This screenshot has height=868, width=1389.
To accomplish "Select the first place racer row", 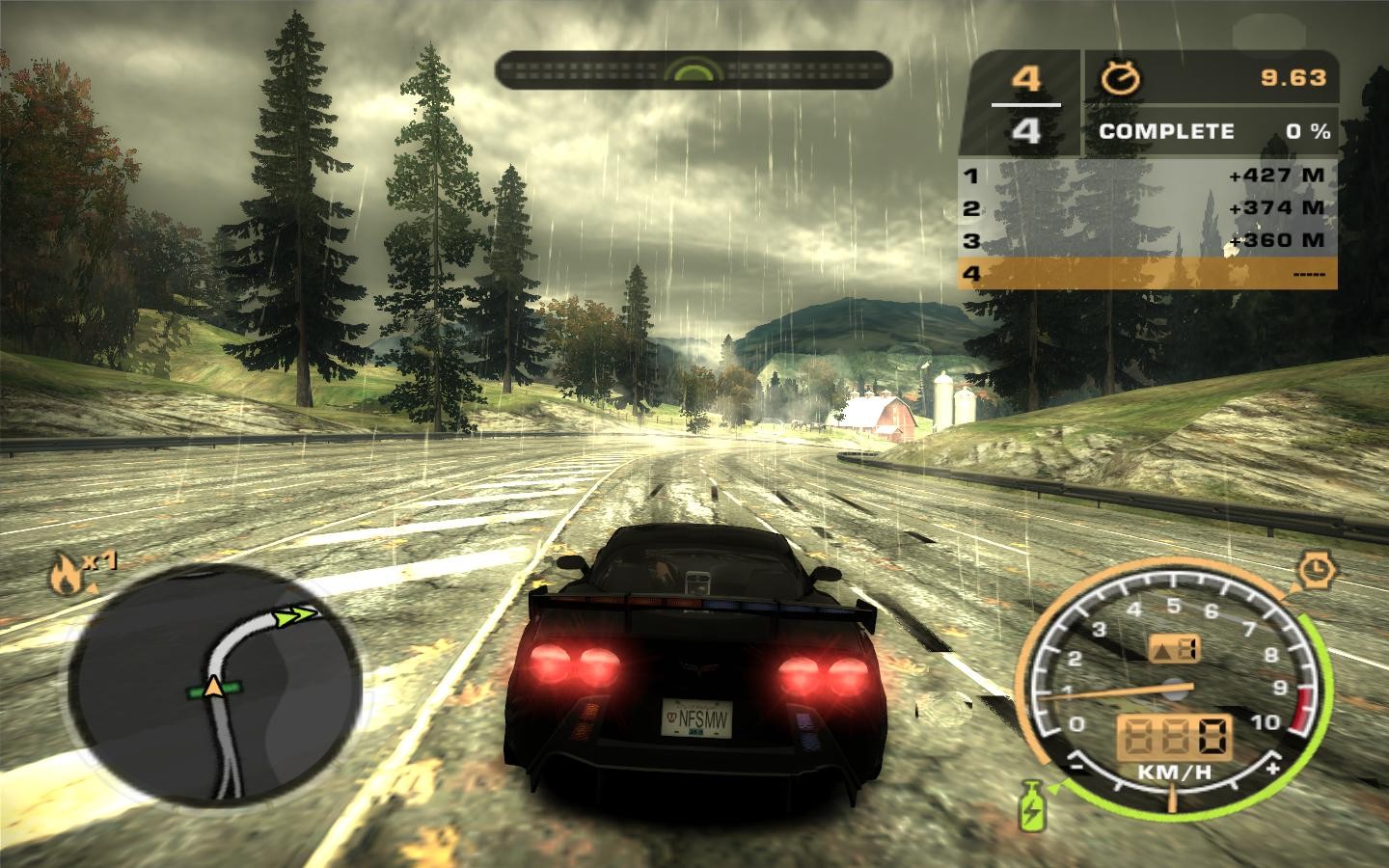I will 1148,176.
